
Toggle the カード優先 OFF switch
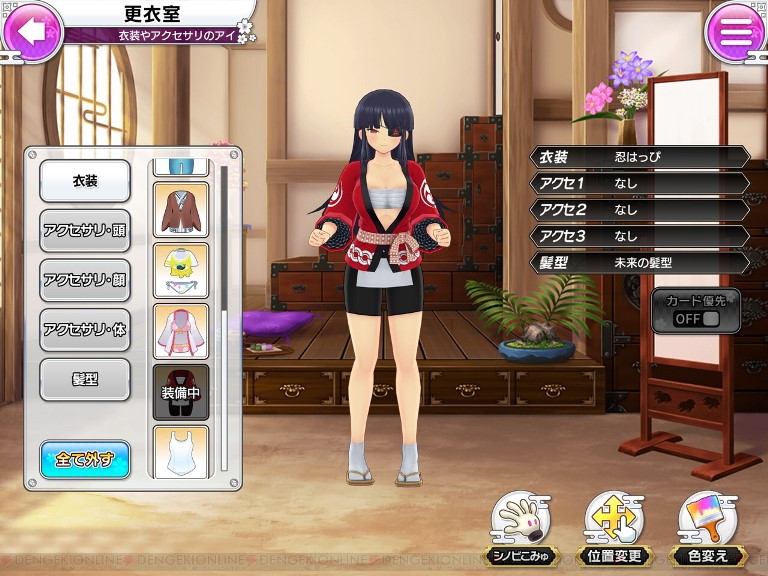click(x=697, y=311)
